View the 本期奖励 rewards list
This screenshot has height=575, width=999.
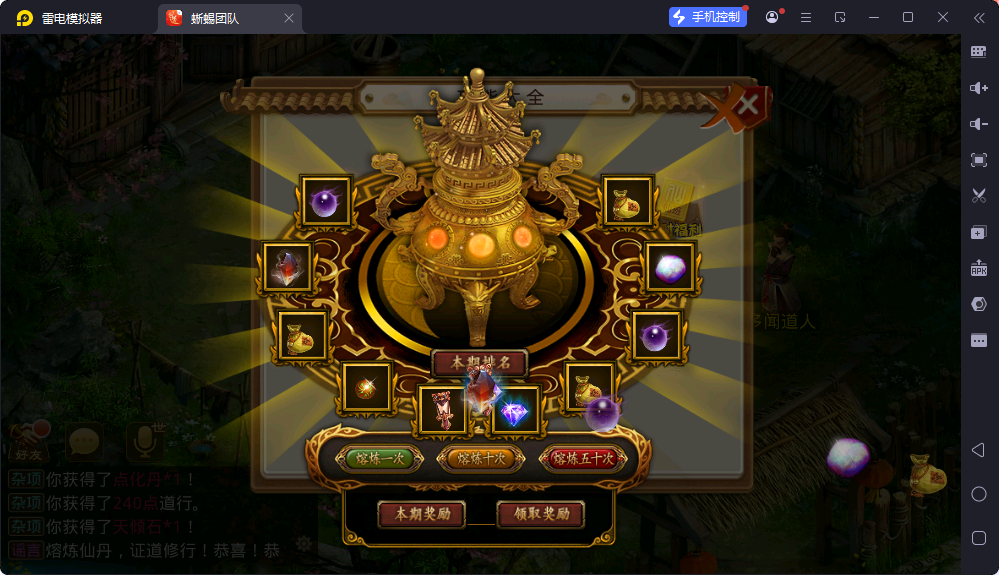421,514
